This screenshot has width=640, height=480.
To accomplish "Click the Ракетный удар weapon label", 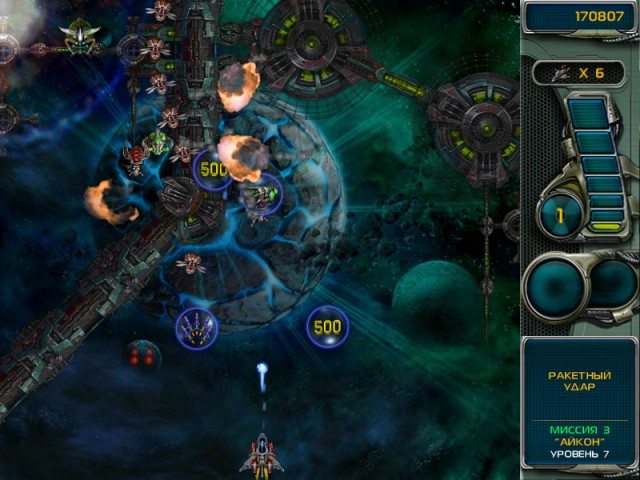I will point(580,382).
